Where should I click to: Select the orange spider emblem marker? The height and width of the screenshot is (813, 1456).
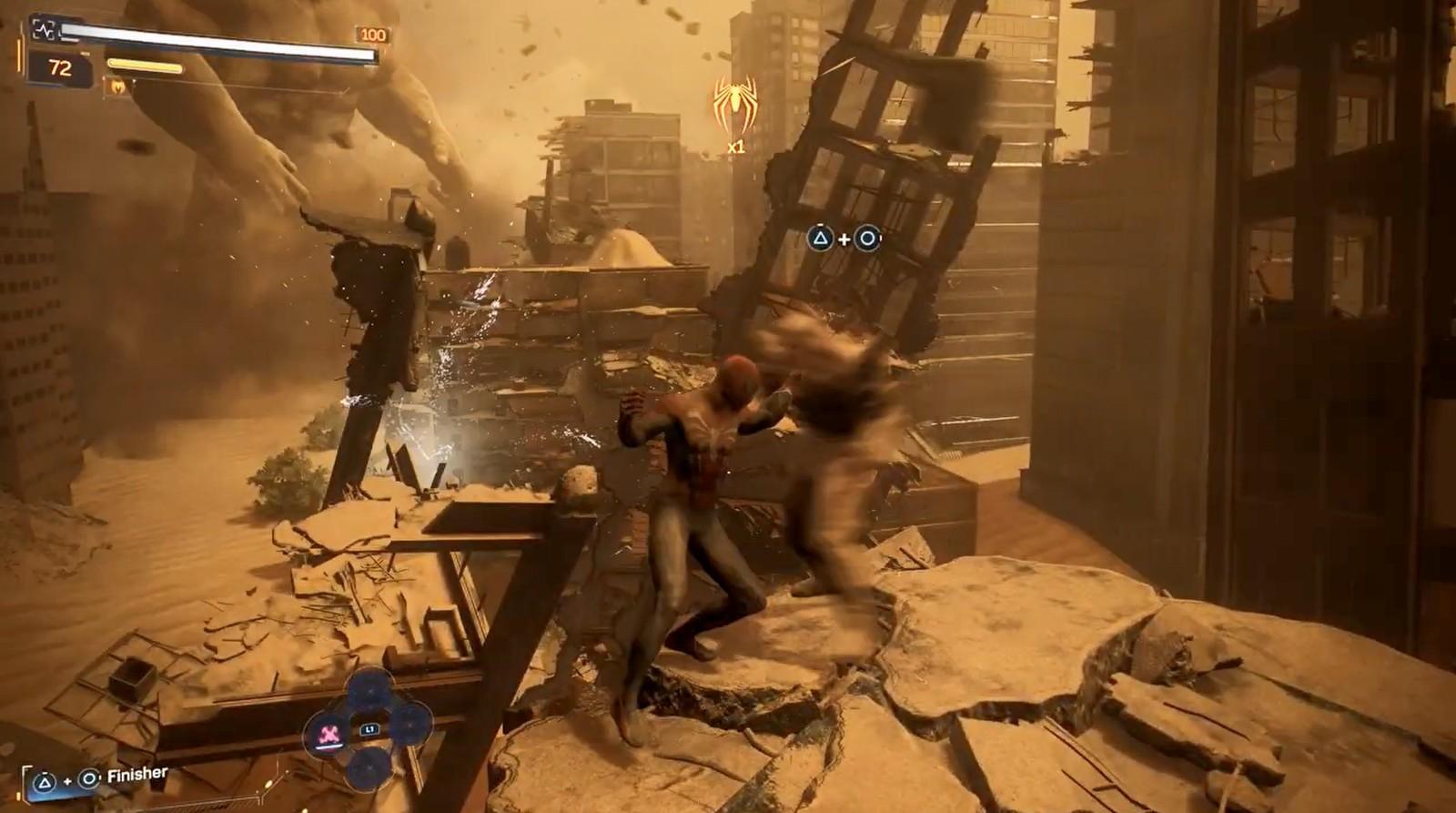point(733,103)
